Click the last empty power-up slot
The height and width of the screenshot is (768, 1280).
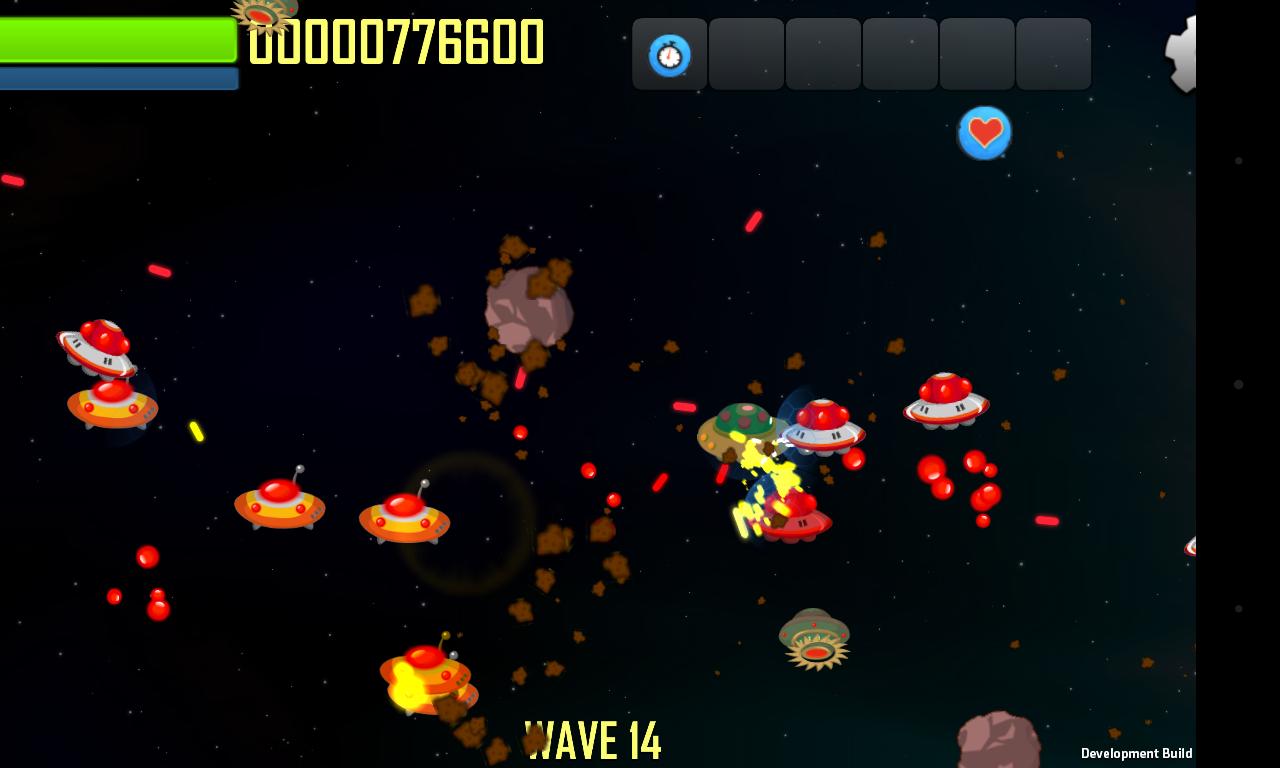[x=1053, y=54]
